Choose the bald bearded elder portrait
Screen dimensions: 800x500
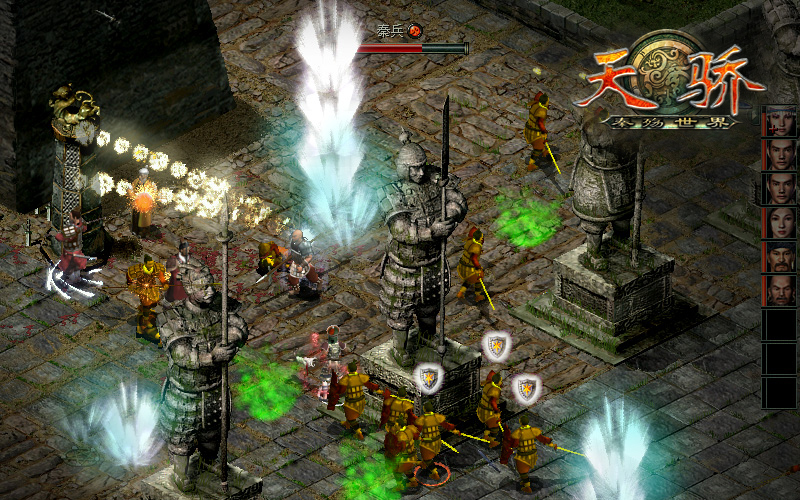click(779, 291)
